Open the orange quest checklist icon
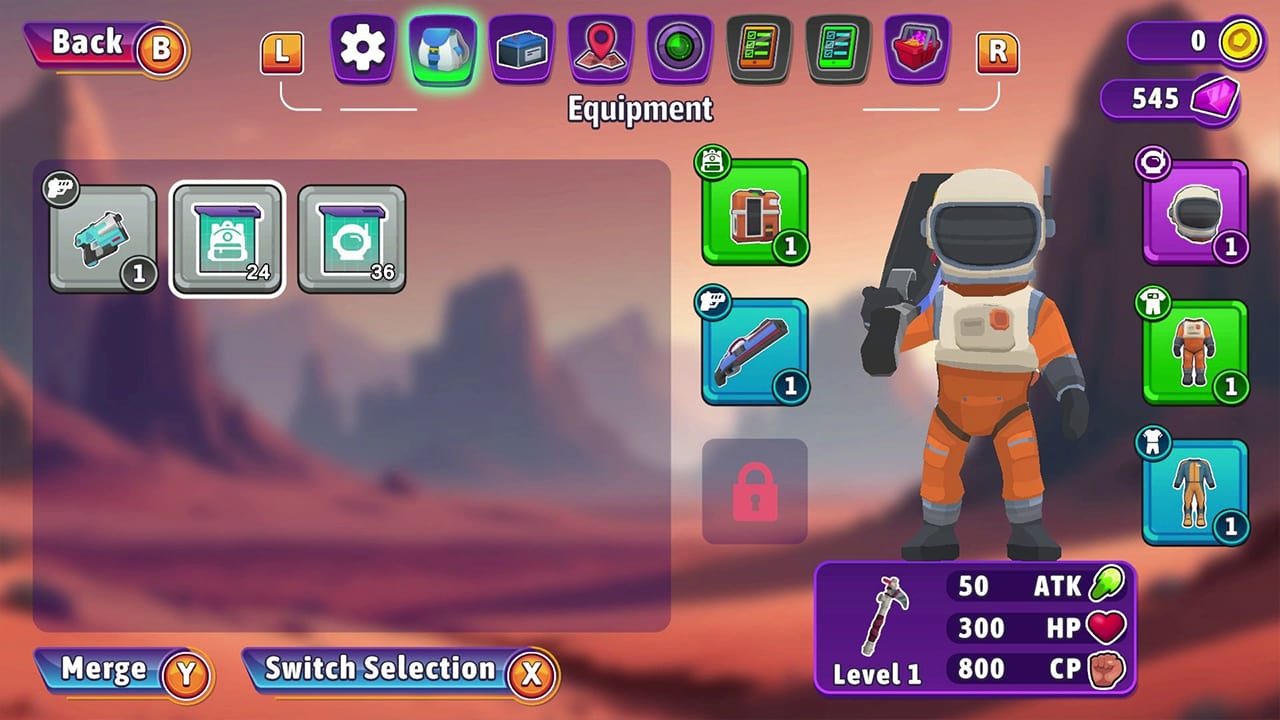This screenshot has height=720, width=1280. point(757,50)
